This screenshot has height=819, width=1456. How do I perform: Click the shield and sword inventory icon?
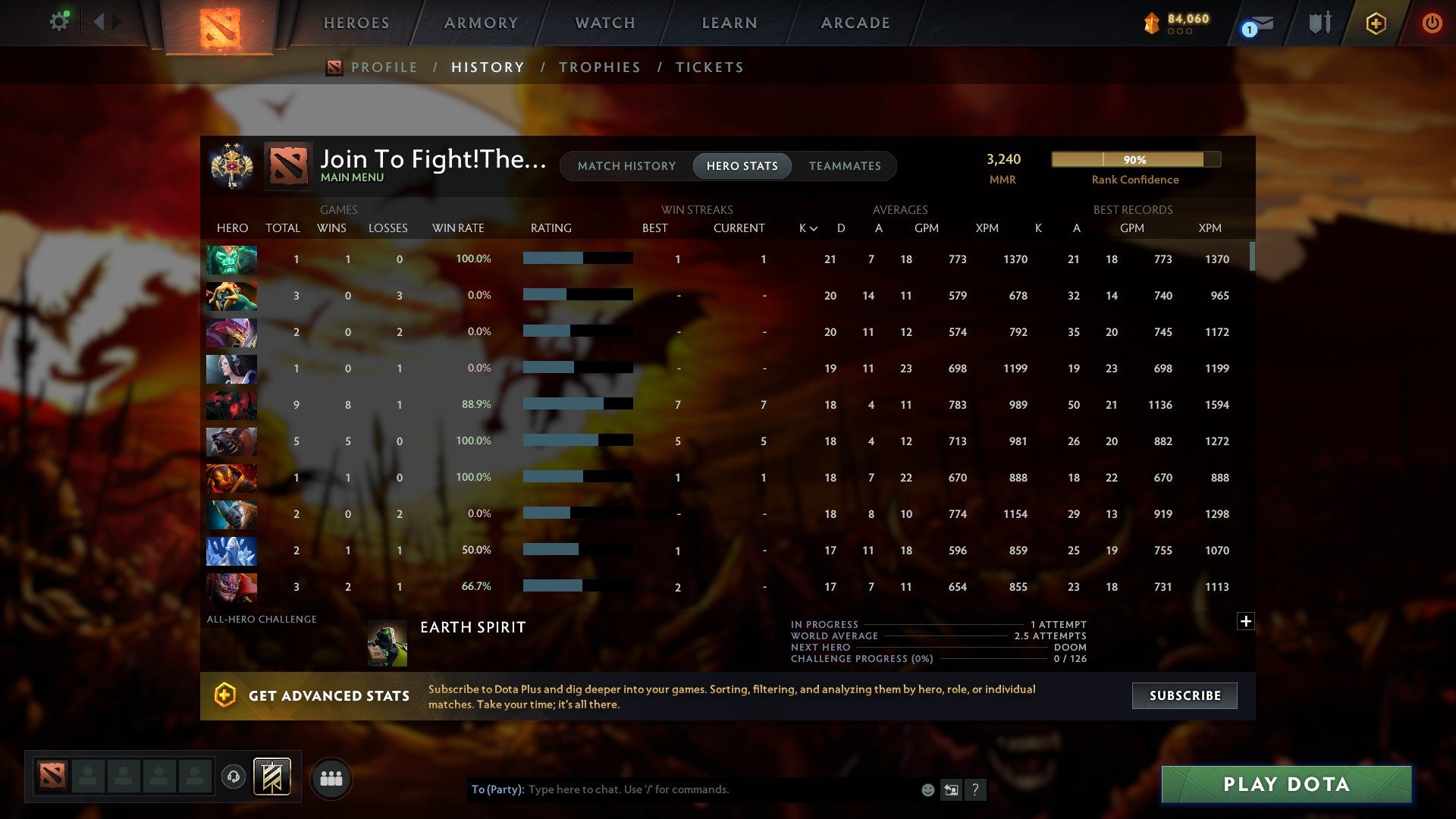[x=1319, y=23]
